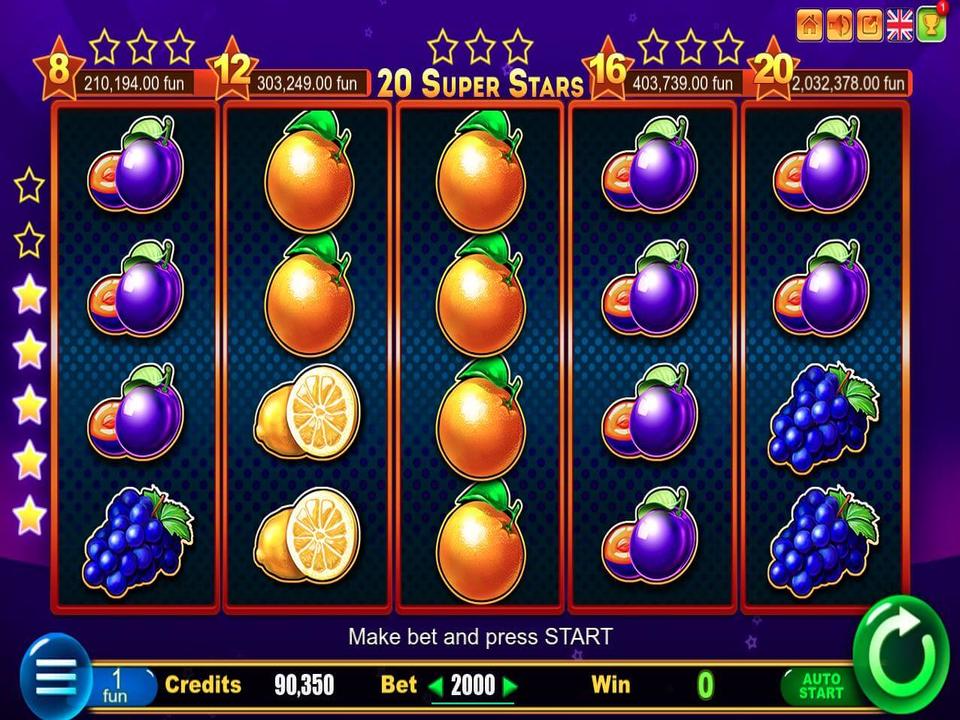Spin the reels with the green start button
Screen dimensions: 960x720
901,654
